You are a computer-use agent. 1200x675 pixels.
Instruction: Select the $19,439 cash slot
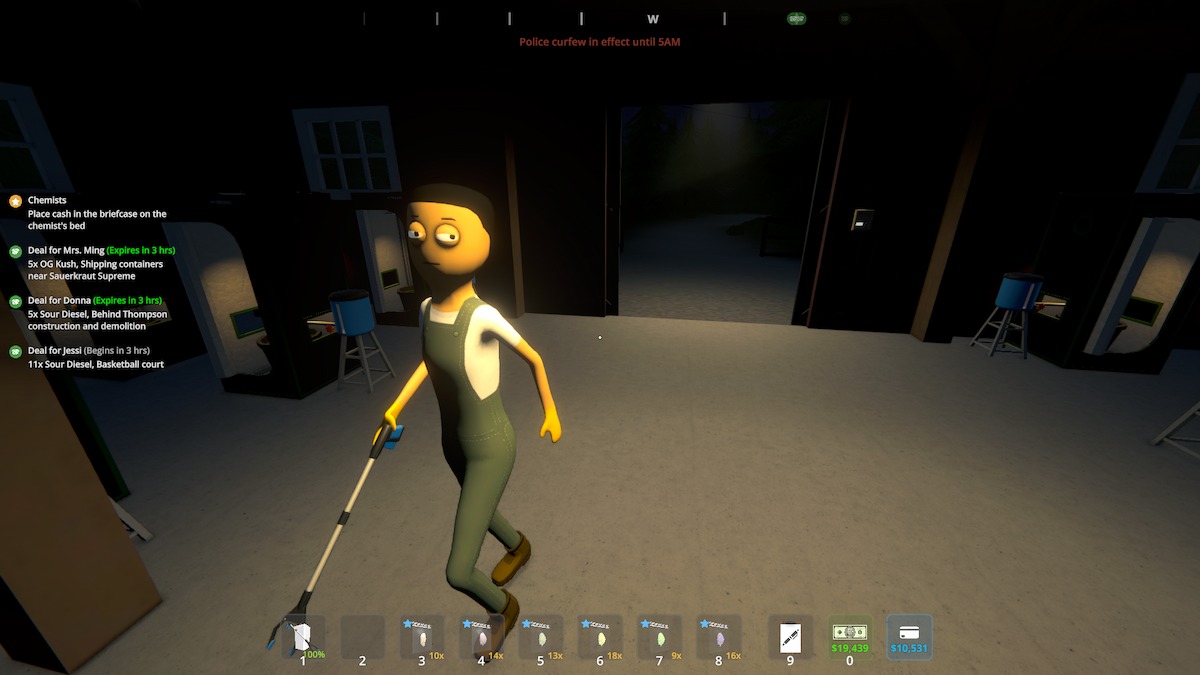850,636
